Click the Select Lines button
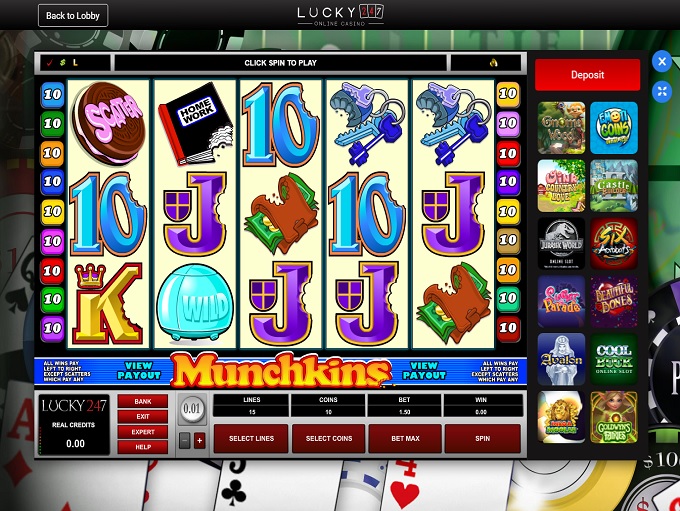Image resolution: width=680 pixels, height=511 pixels. tap(252, 439)
